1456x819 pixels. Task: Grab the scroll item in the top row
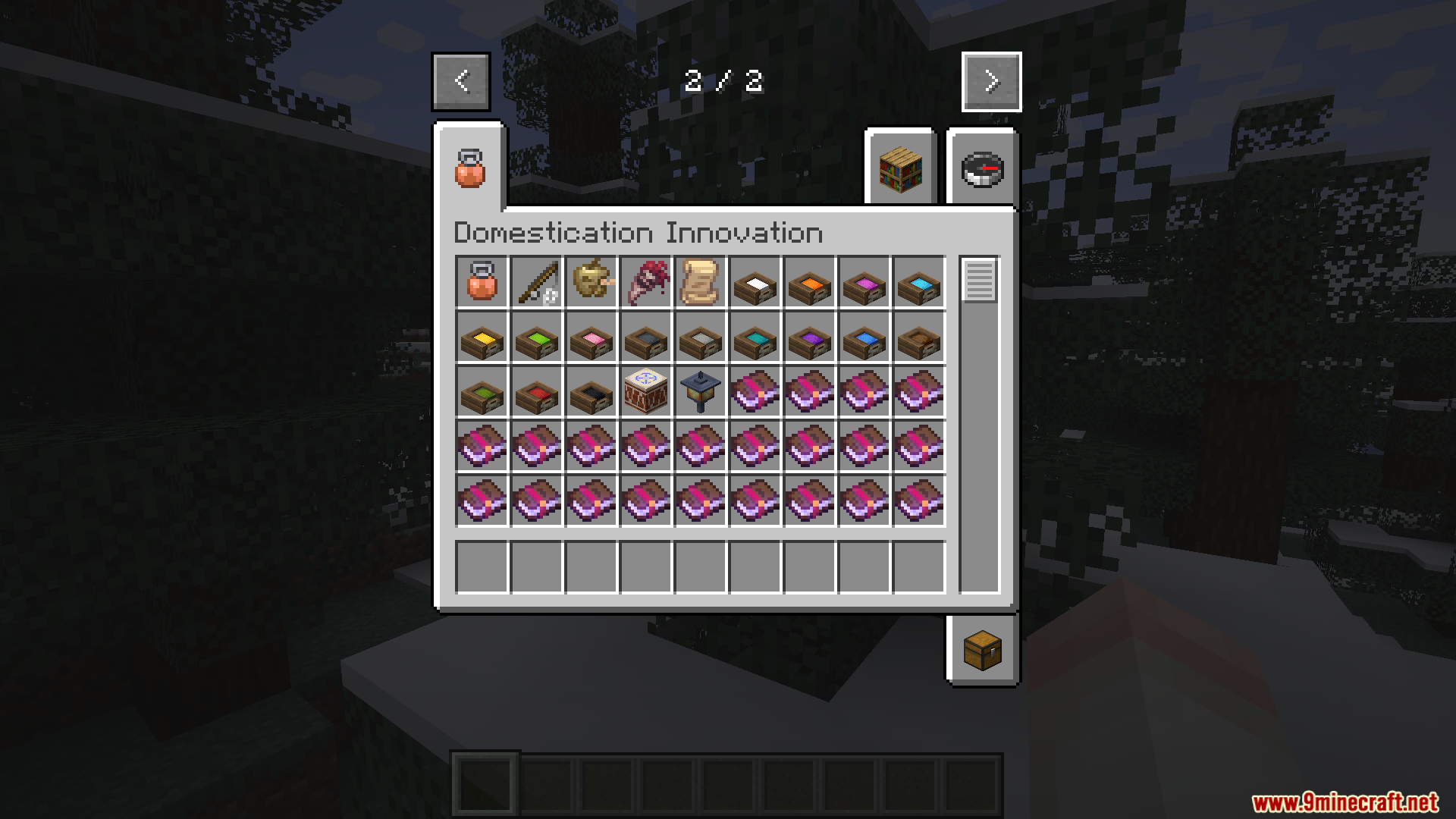(700, 284)
